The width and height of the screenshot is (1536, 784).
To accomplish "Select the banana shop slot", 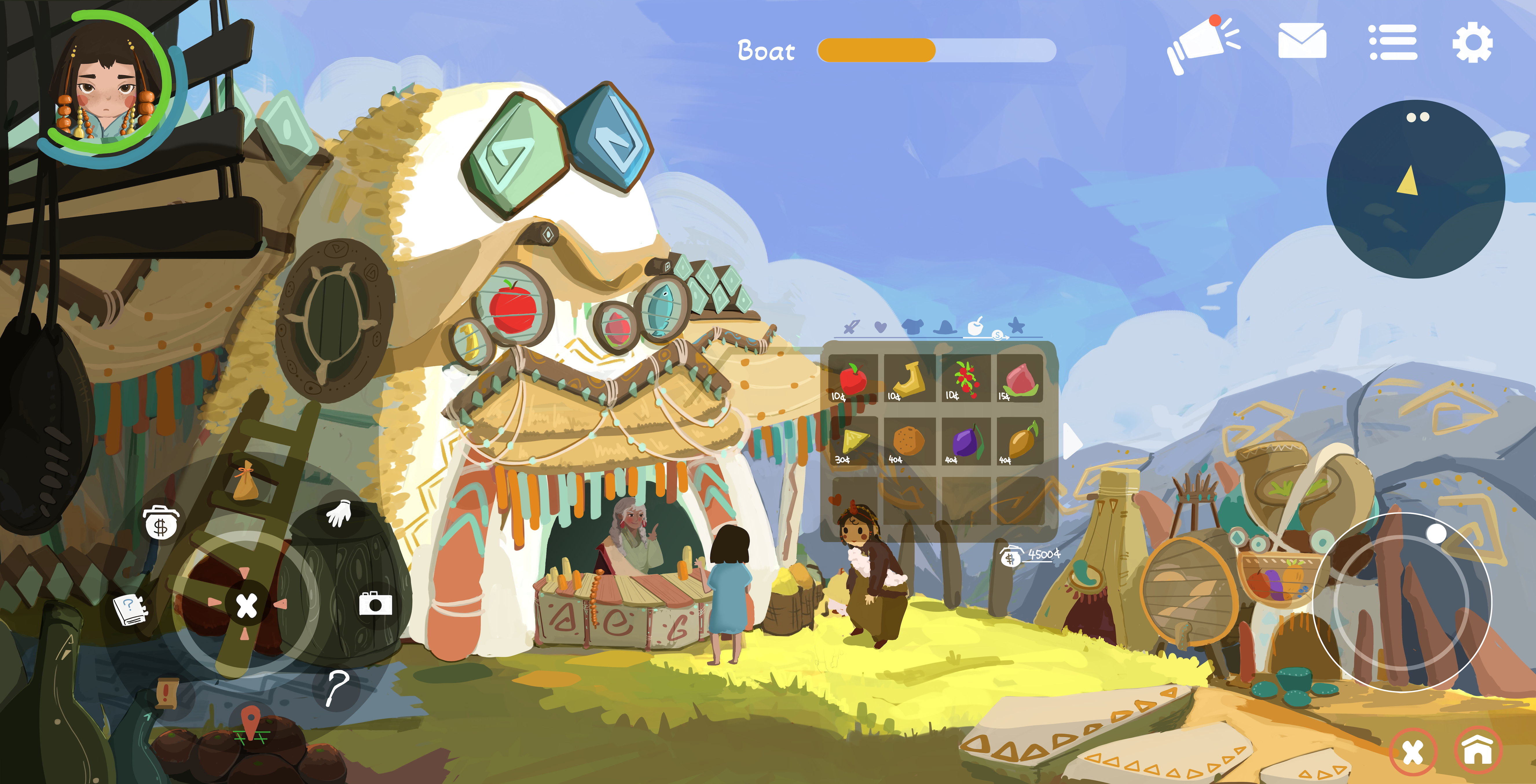I will point(909,379).
